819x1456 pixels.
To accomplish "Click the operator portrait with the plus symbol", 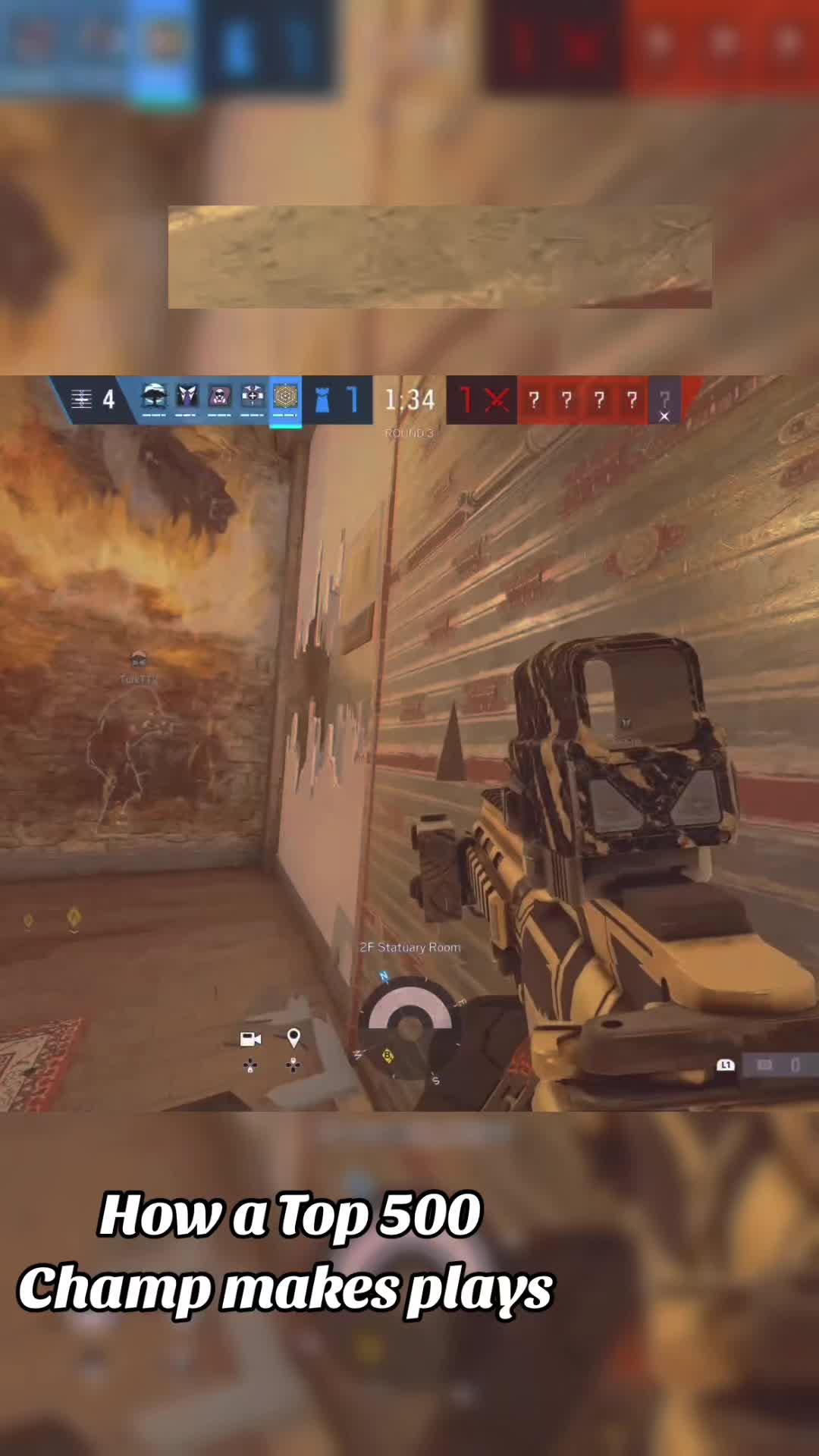I will tap(253, 398).
